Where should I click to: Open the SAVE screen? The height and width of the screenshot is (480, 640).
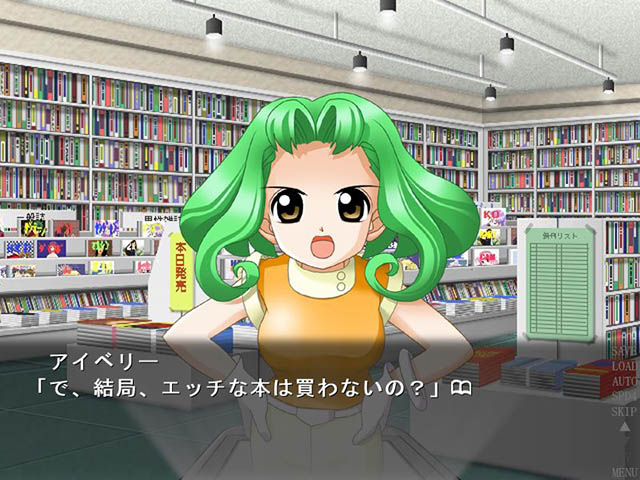pos(622,353)
